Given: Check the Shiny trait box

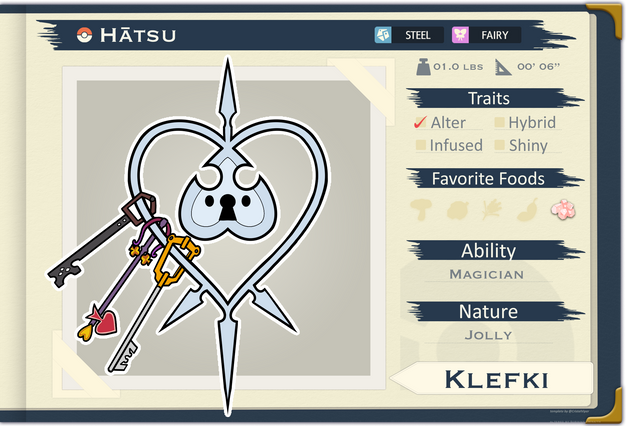Looking at the screenshot, I should pyautogui.click(x=500, y=145).
